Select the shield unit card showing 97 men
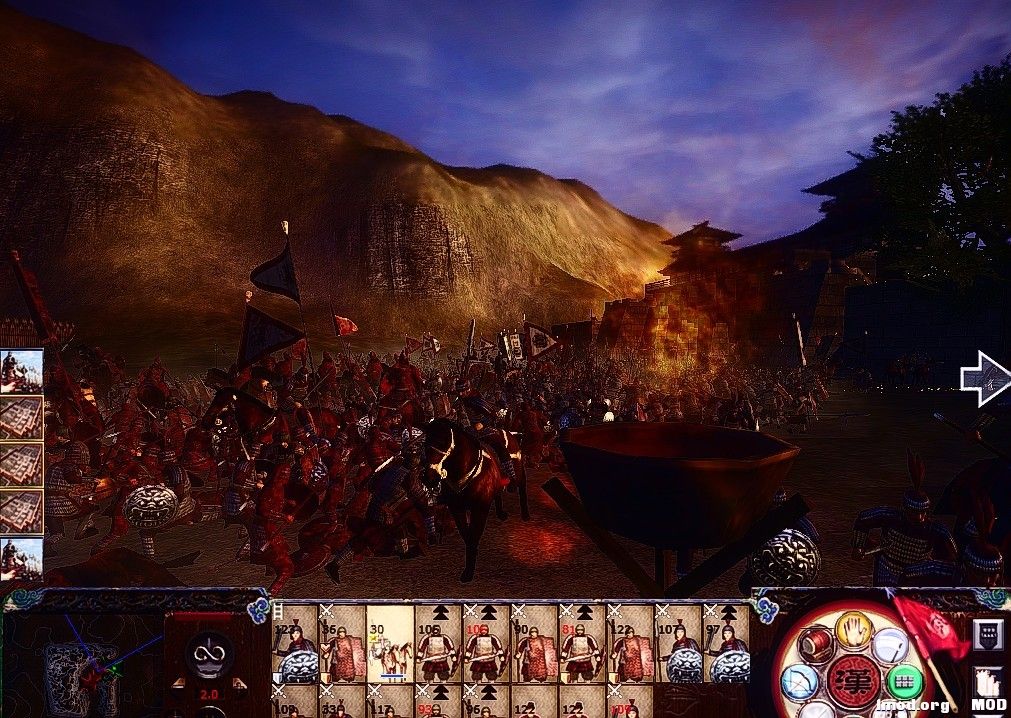This screenshot has height=718, width=1011. (x=727, y=645)
